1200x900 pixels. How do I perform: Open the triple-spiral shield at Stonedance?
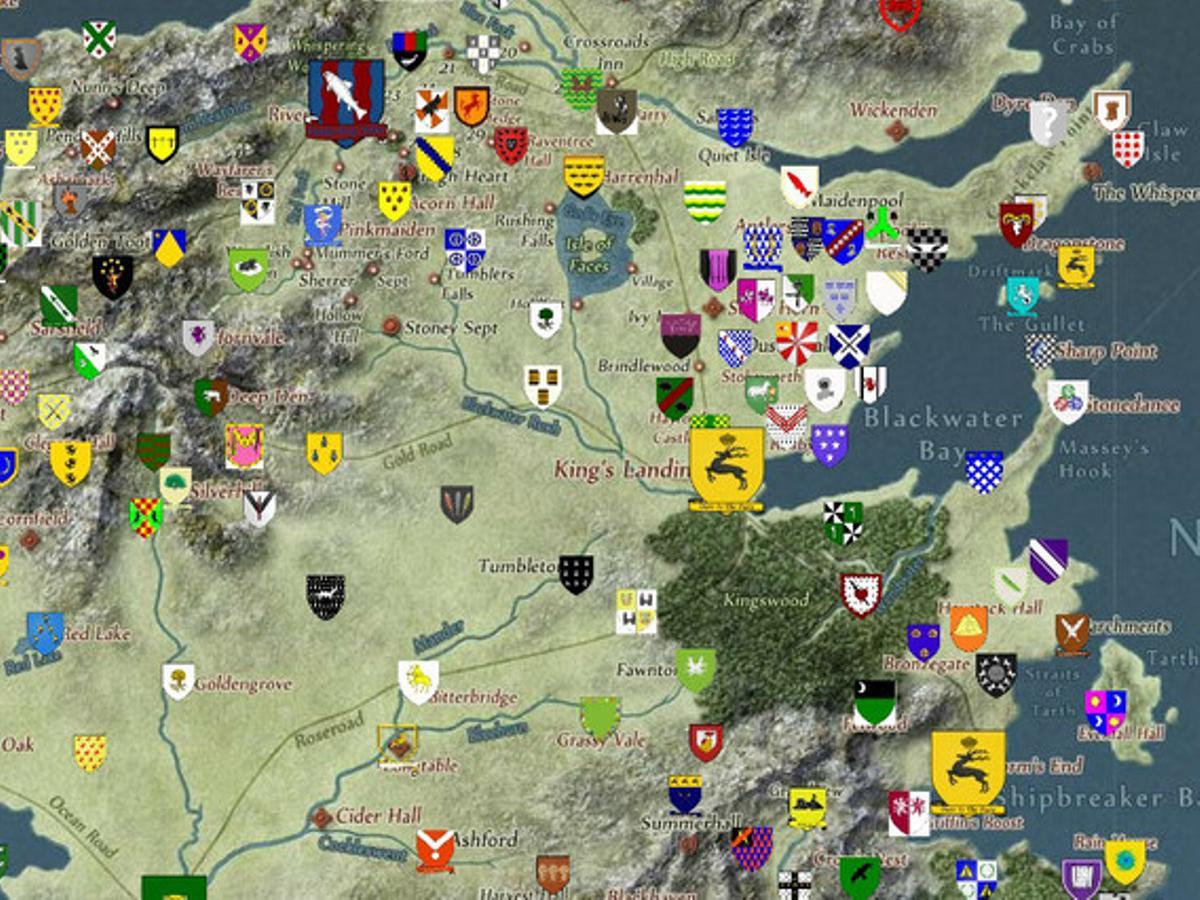1068,401
